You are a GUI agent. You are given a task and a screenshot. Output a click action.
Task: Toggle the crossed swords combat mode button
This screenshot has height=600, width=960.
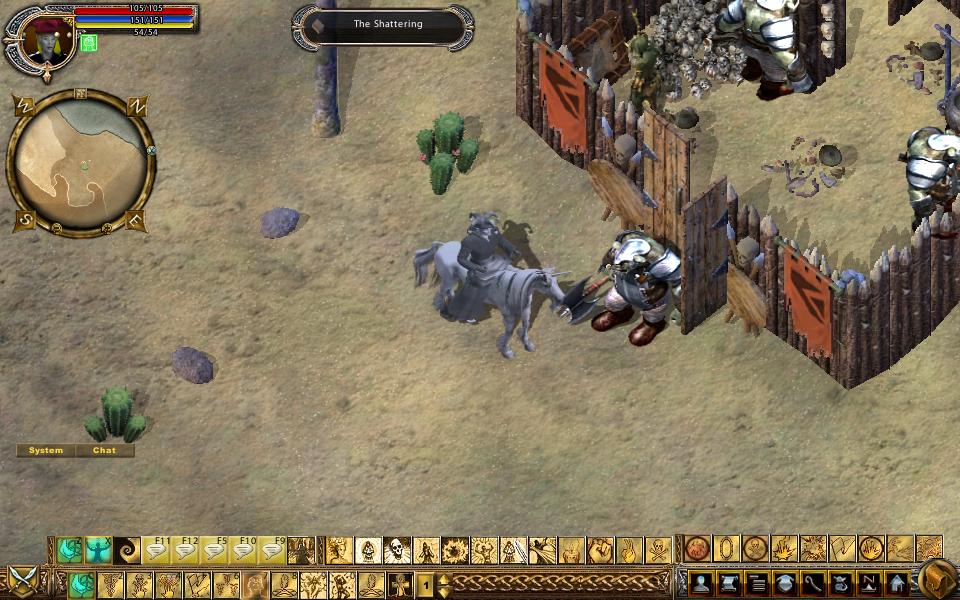click(x=21, y=579)
